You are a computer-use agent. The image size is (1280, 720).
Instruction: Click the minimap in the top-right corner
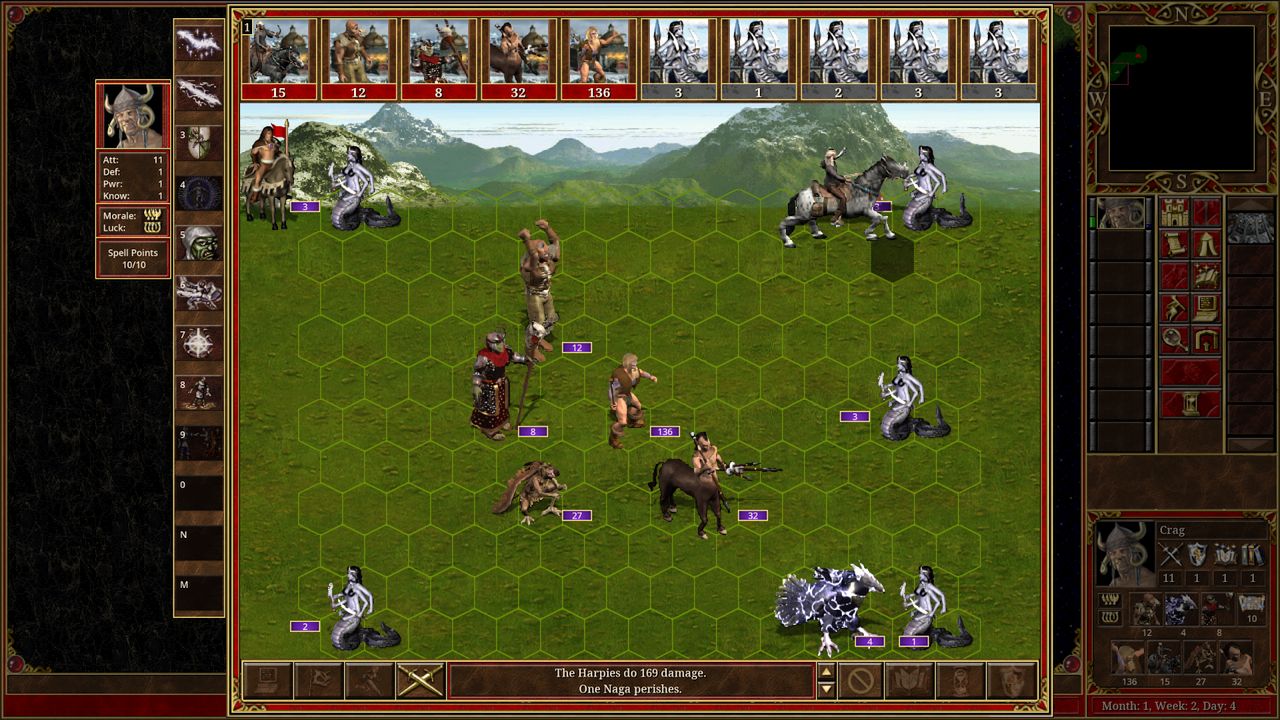1181,98
